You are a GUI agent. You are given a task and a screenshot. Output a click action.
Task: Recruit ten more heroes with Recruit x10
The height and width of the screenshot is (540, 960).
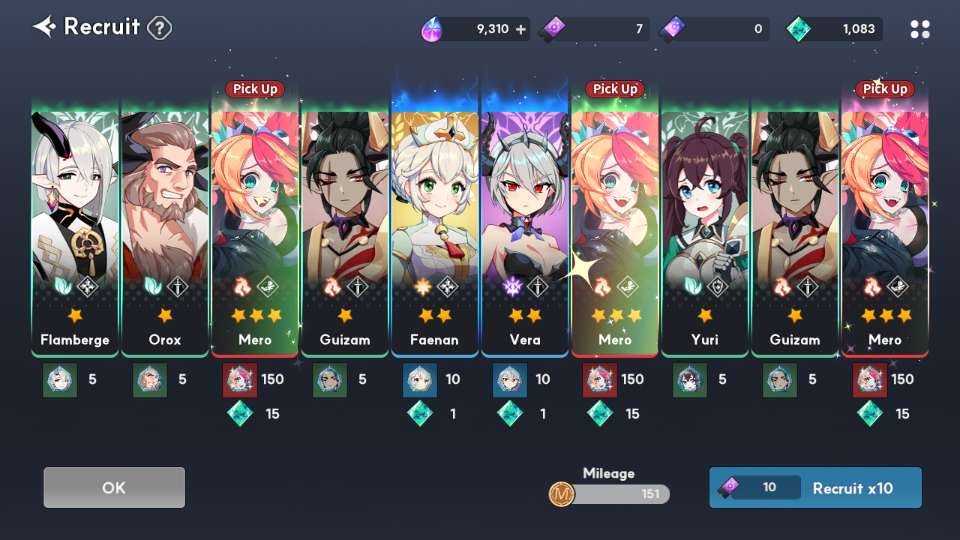pyautogui.click(x=815, y=488)
